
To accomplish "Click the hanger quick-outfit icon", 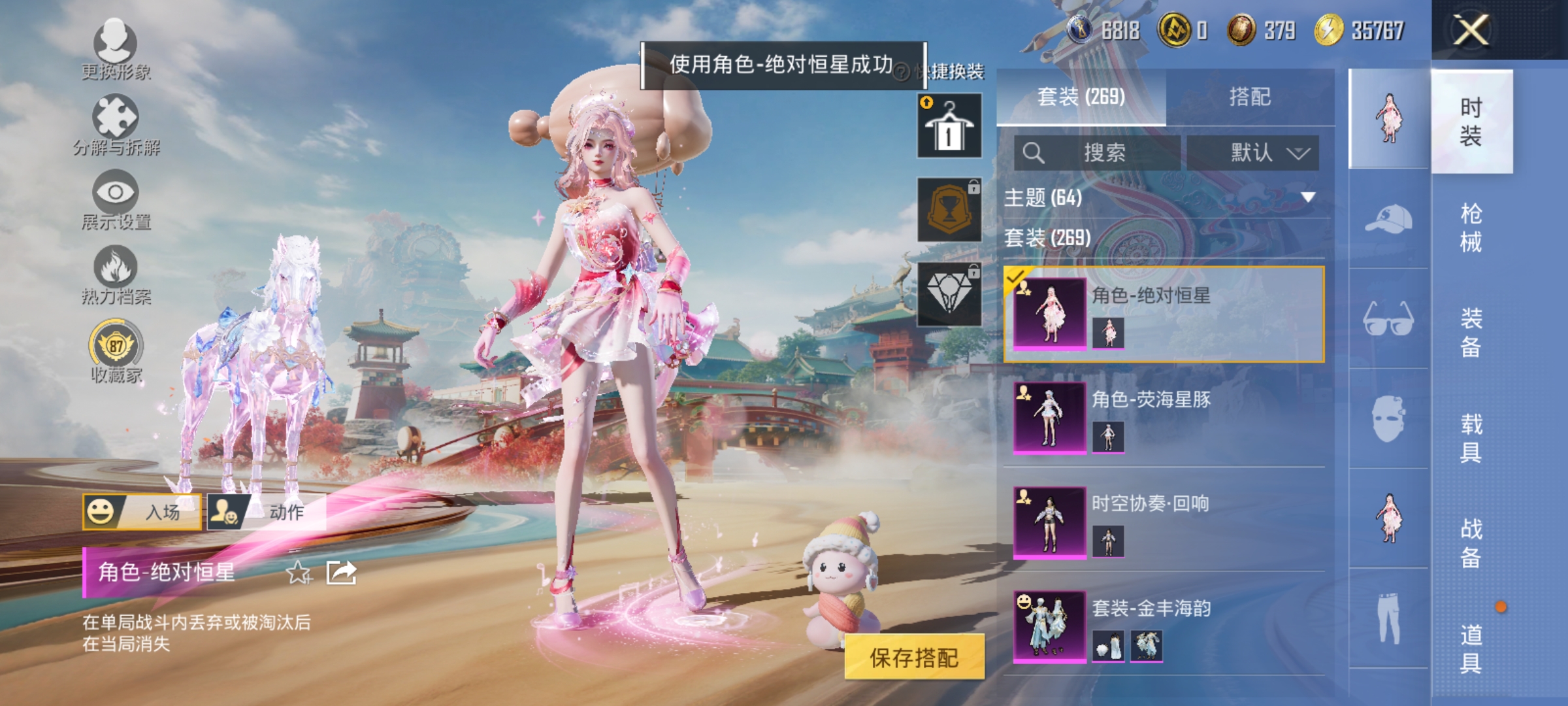I will click(x=949, y=124).
